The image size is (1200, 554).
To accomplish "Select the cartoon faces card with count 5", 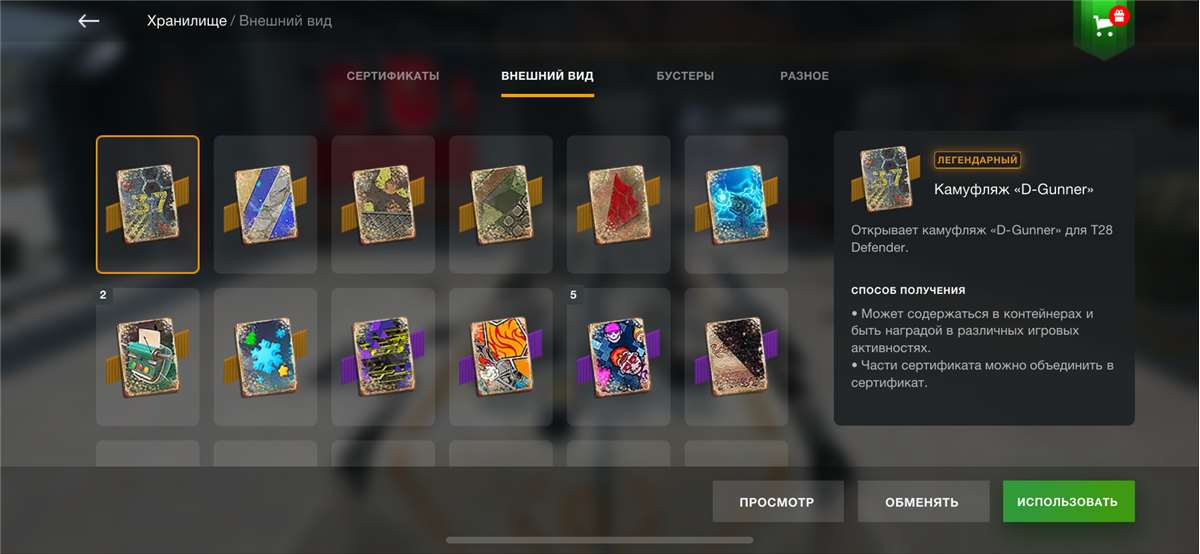I will pyautogui.click(x=618, y=357).
